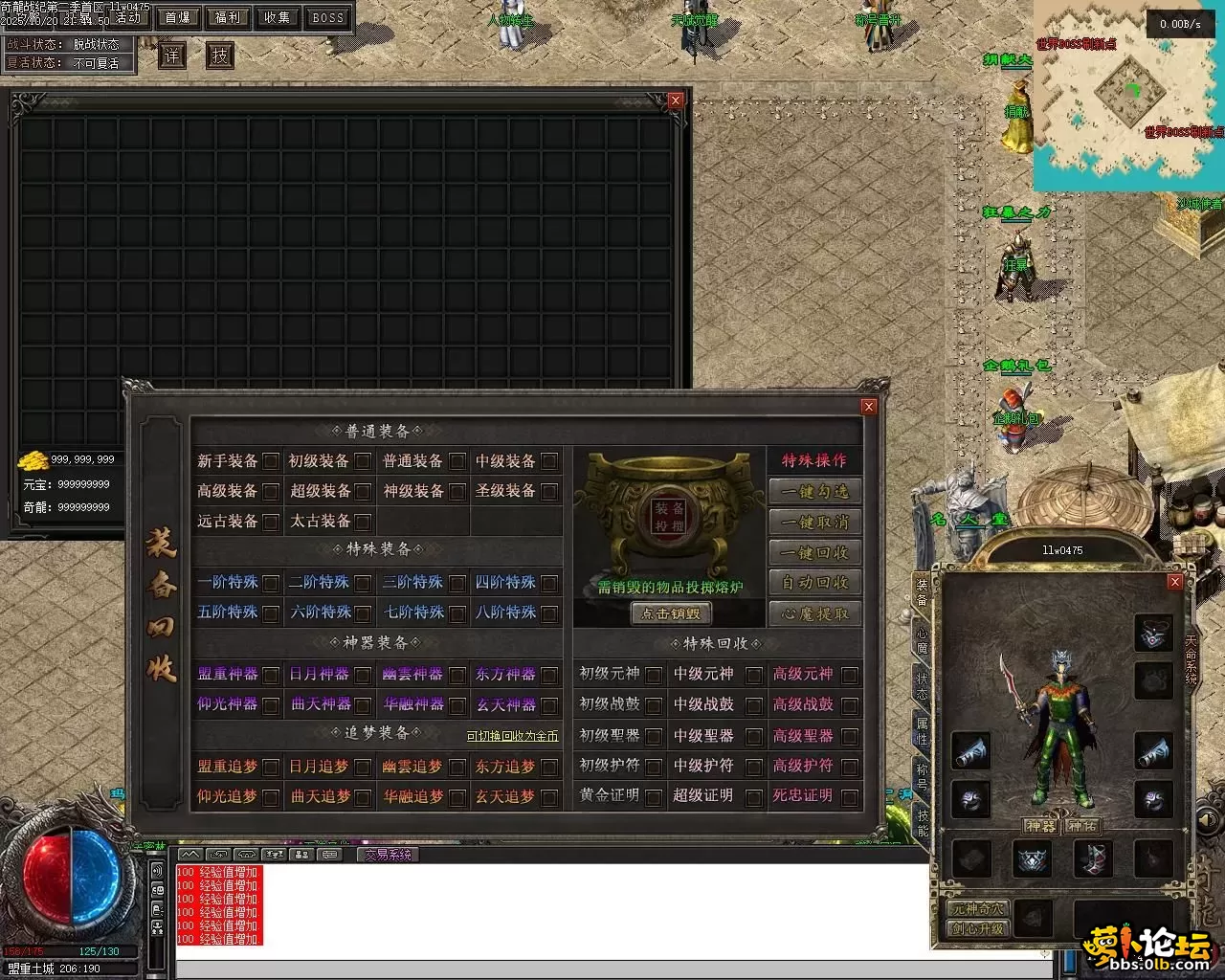Open the 首爆 menu button

coord(178,17)
